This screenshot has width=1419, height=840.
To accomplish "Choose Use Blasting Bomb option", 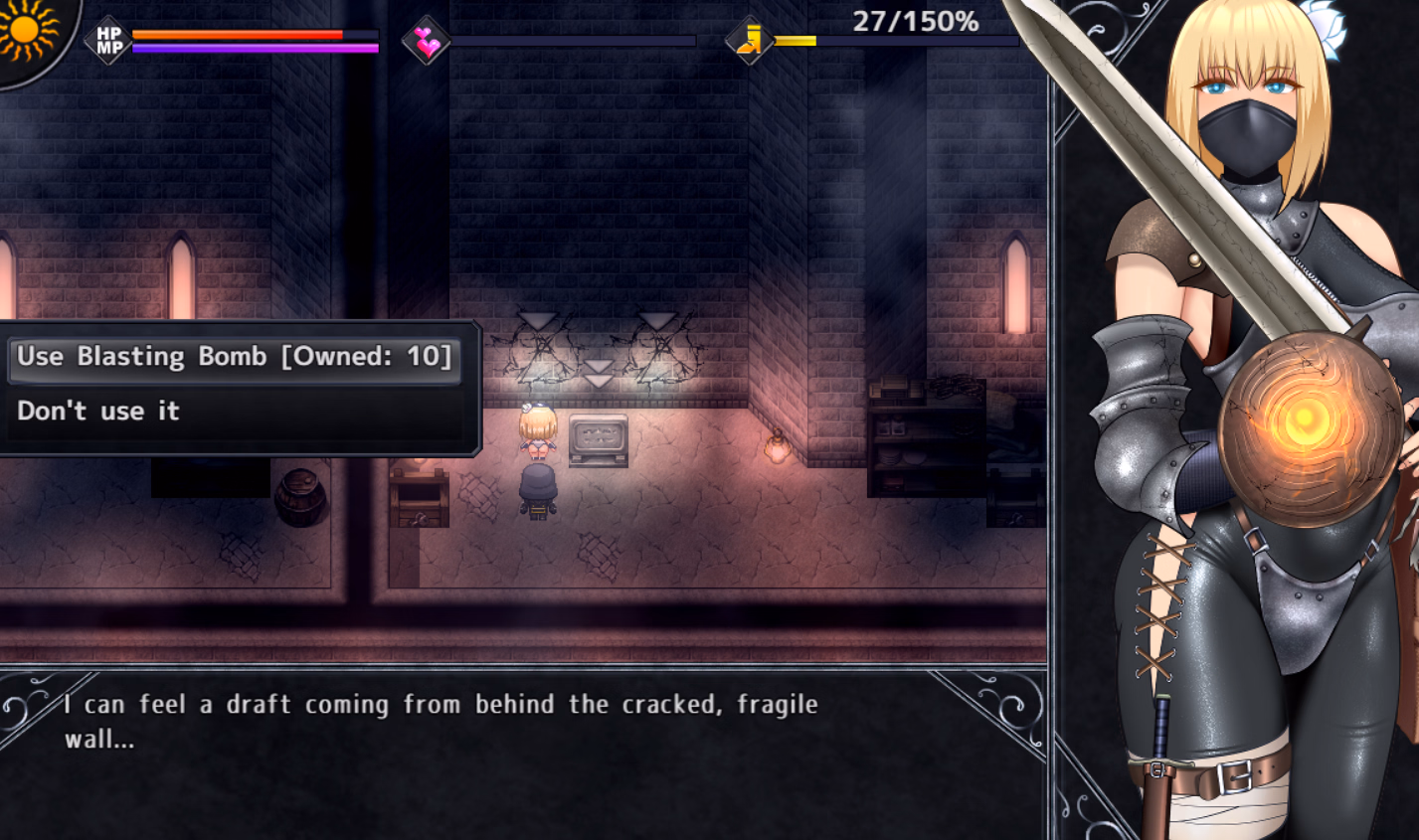I will pyautogui.click(x=235, y=357).
